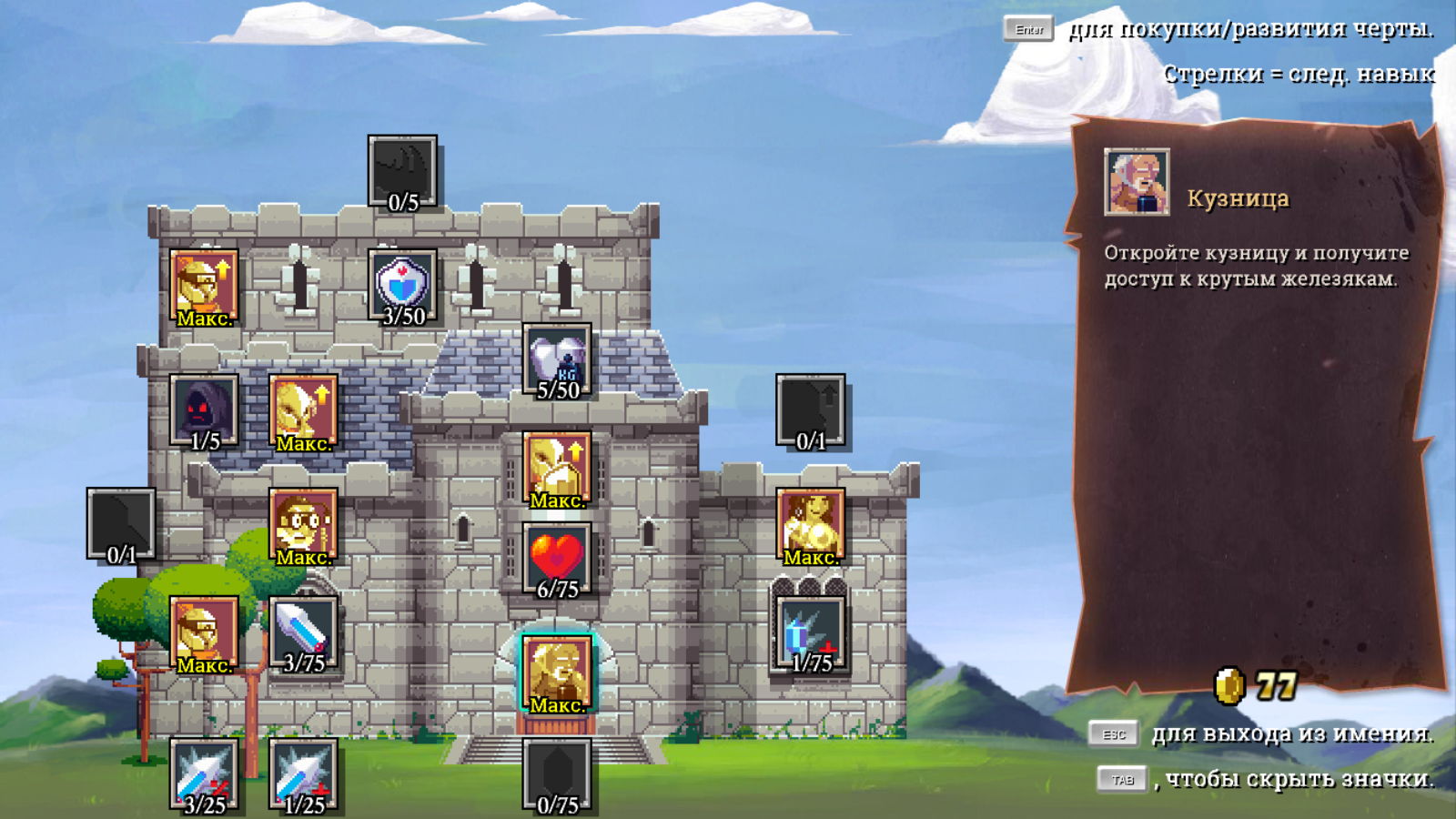Select the golden face with glasses skill
1456x819 pixels.
tap(303, 525)
